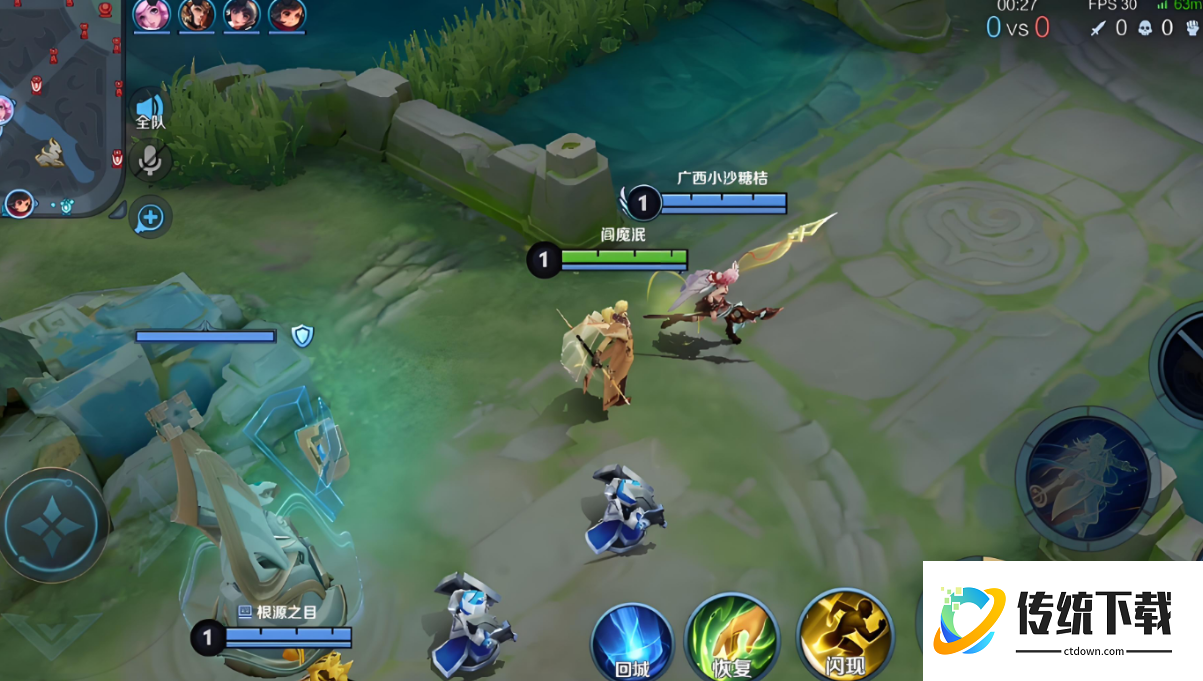Open the quick chat plus bubble

151,216
